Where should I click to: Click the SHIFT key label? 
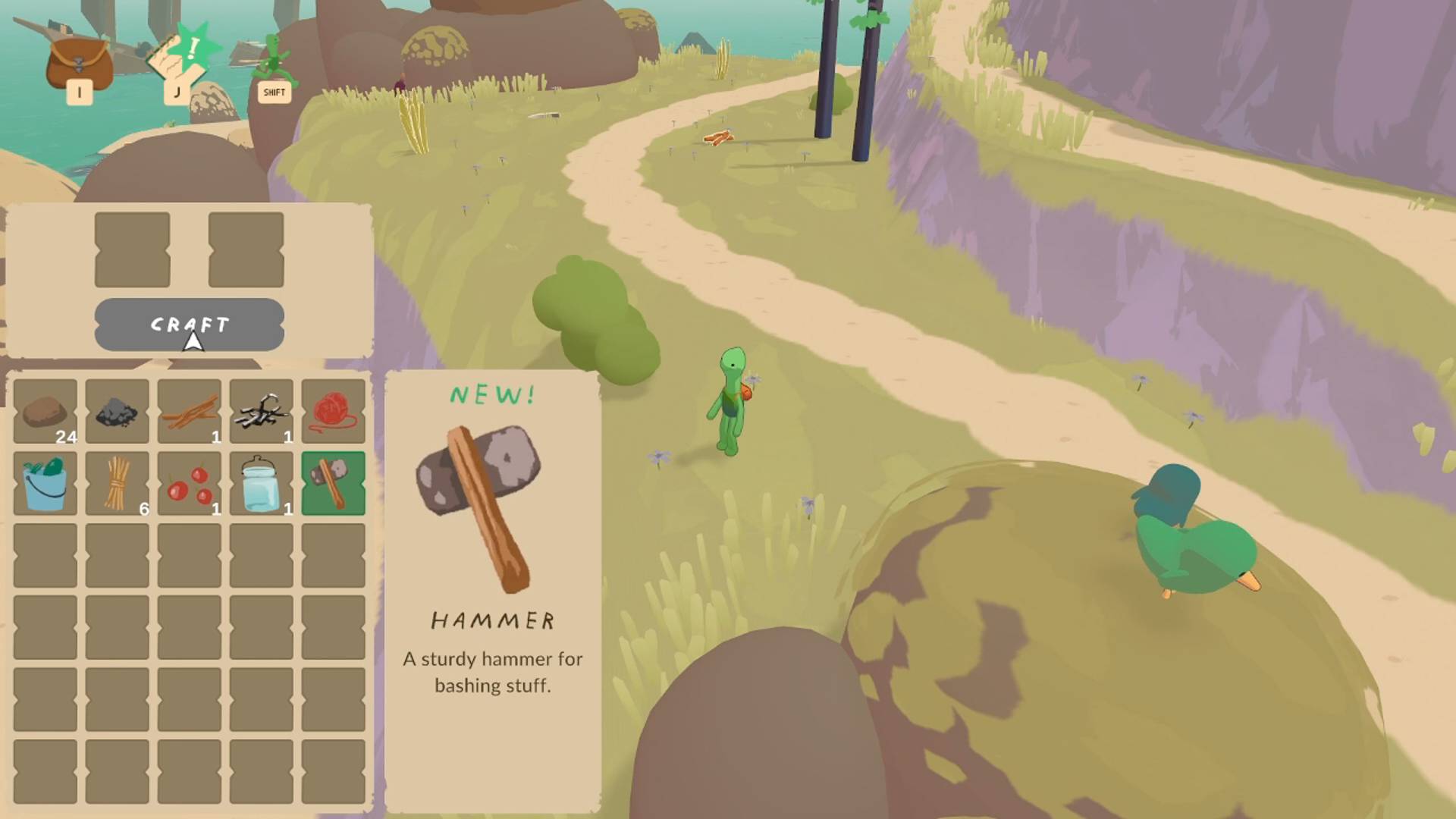pos(274,93)
